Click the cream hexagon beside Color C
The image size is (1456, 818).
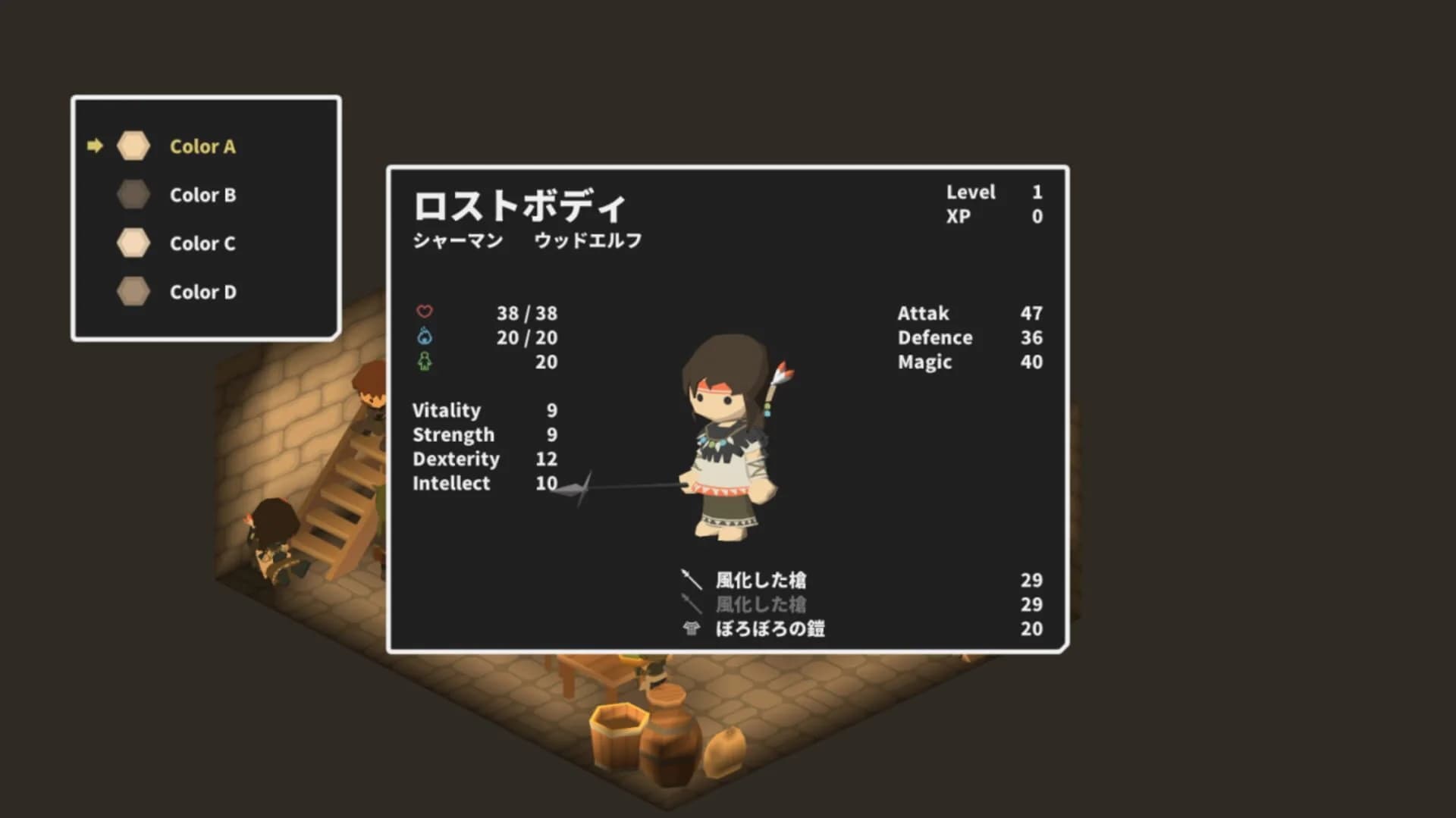click(133, 243)
